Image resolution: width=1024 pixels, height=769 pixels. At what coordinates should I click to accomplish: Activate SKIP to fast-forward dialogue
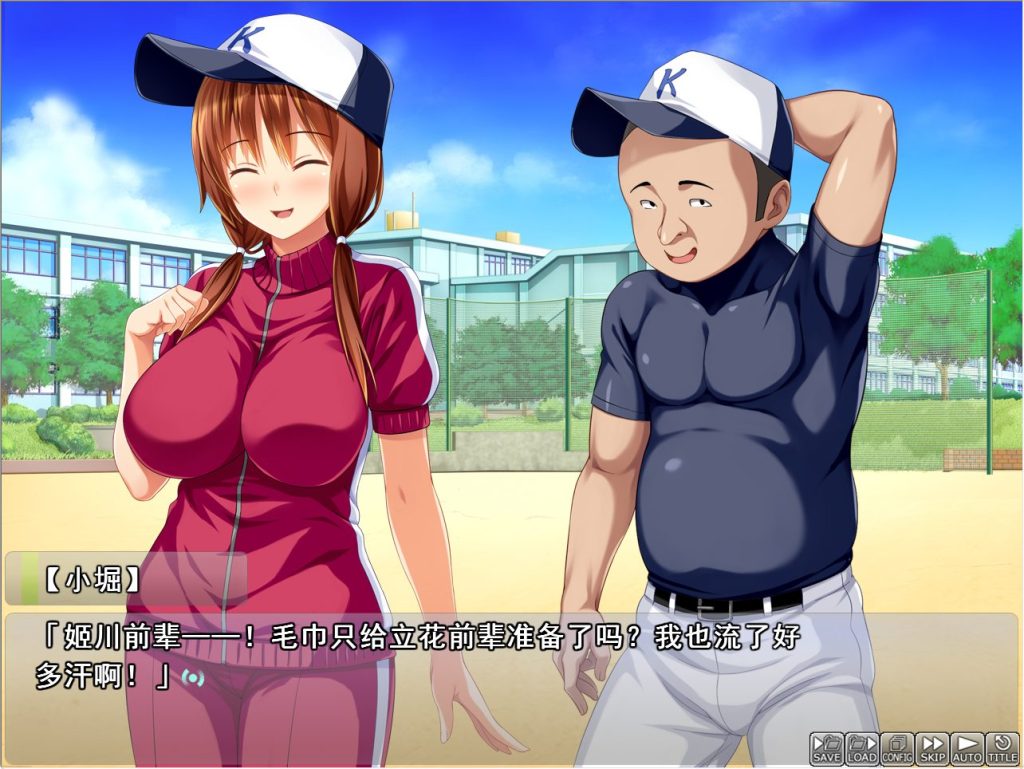point(933,748)
